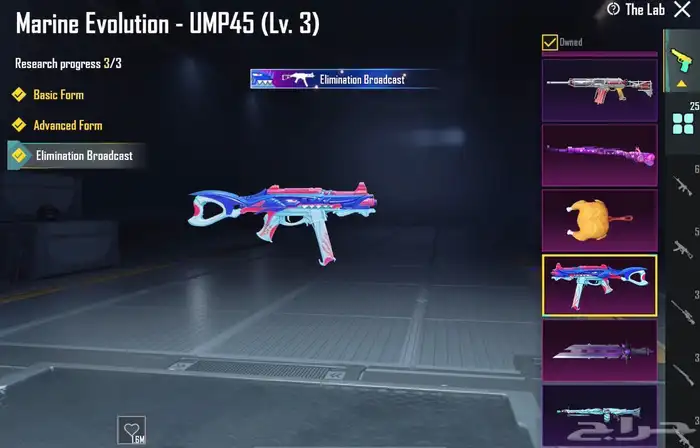
Task: Choose the Advanced Form stage
Action: (x=67, y=126)
